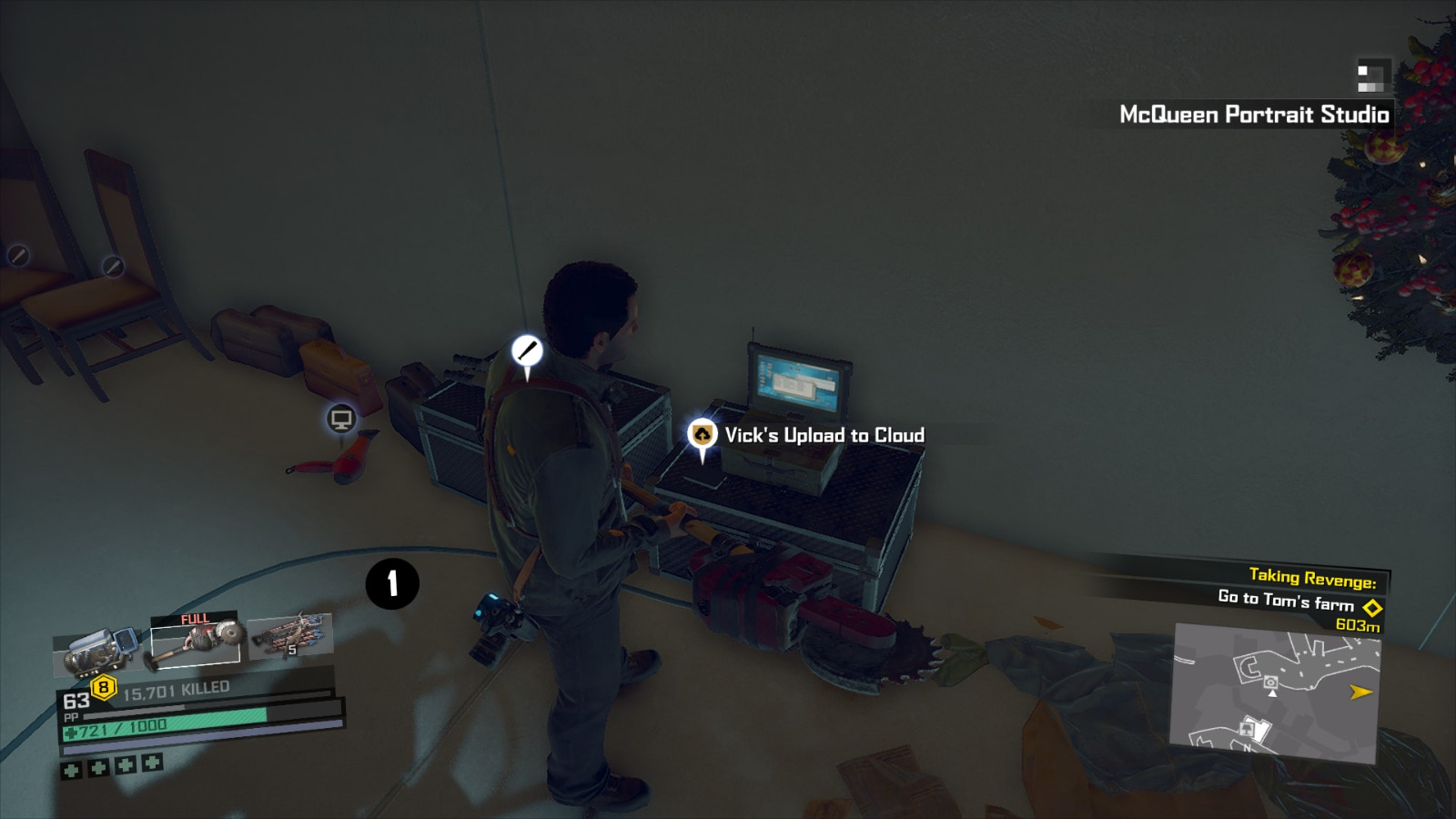Open the McQueen Portrait Studio banner
Image resolution: width=1456 pixels, height=819 pixels.
point(1253,116)
